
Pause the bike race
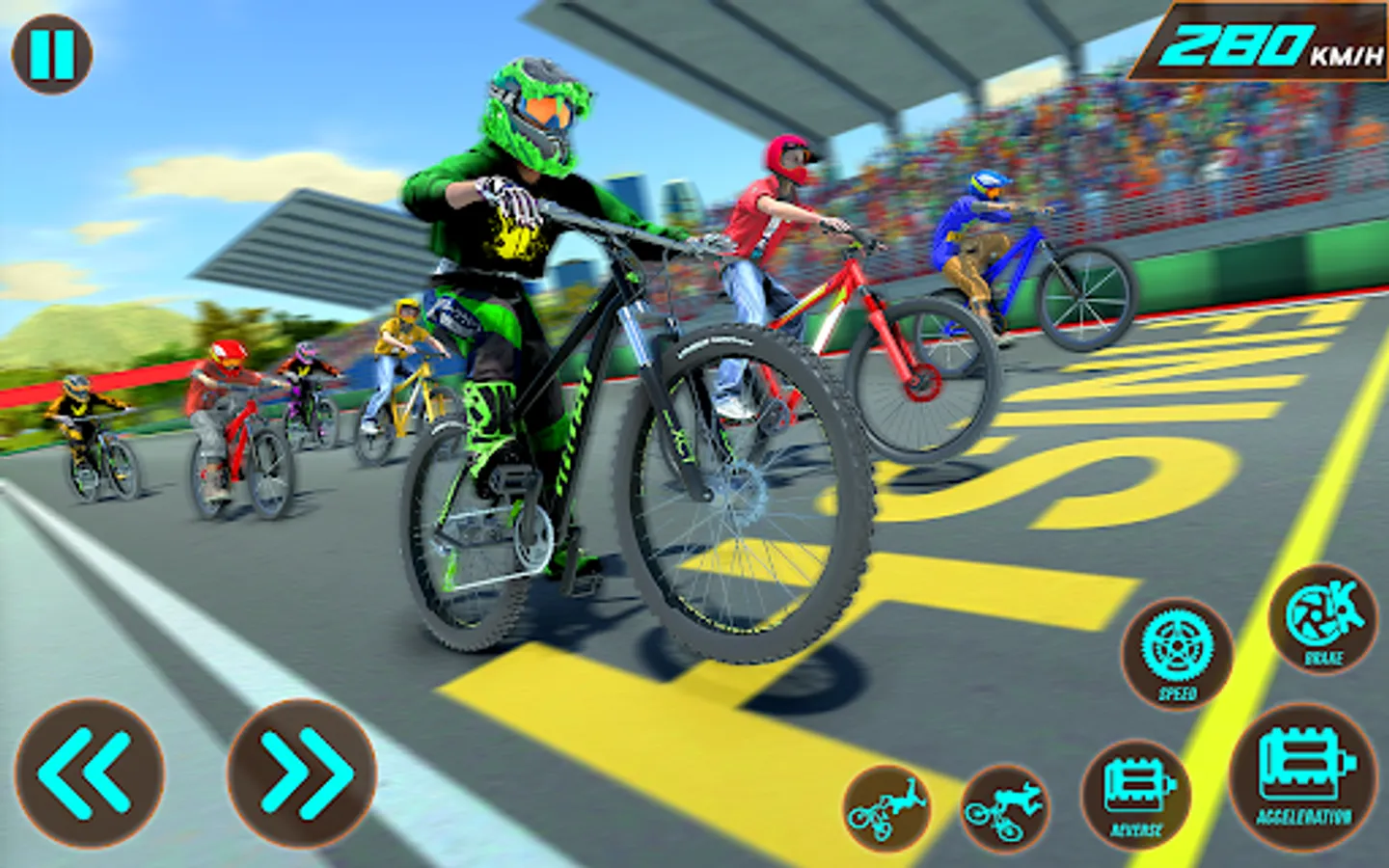tap(52, 53)
